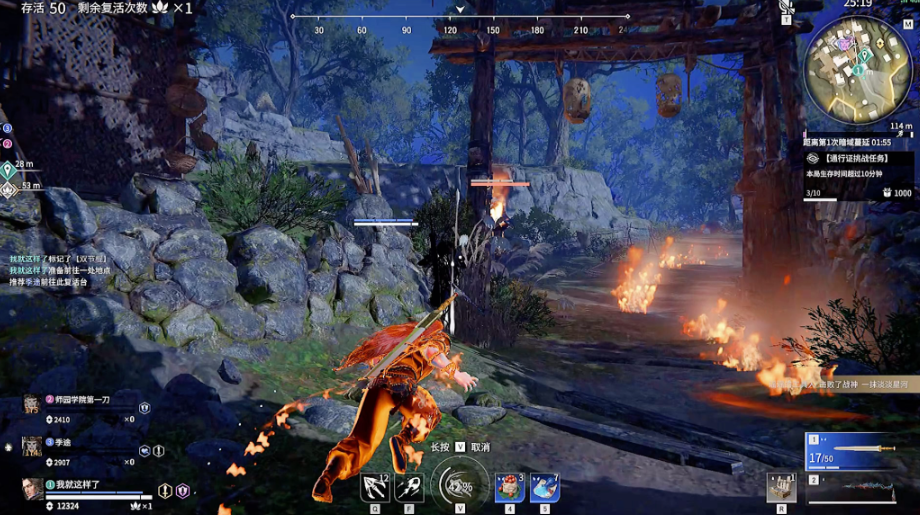The width and height of the screenshot is (920, 515).
Task: Open the repair kit item slot
Action: pos(781,487)
